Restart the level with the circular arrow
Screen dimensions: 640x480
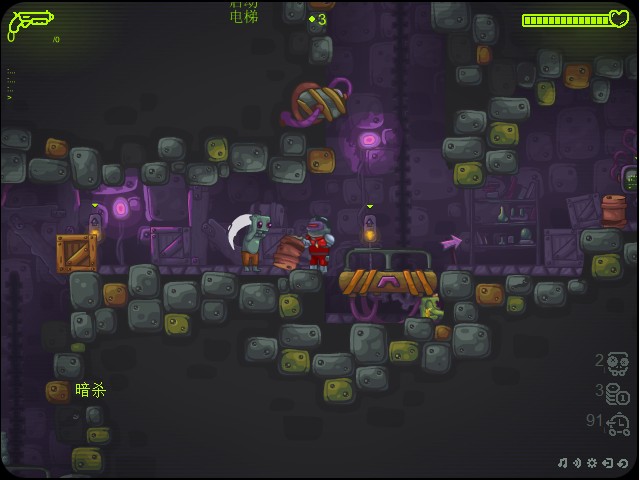[622, 463]
